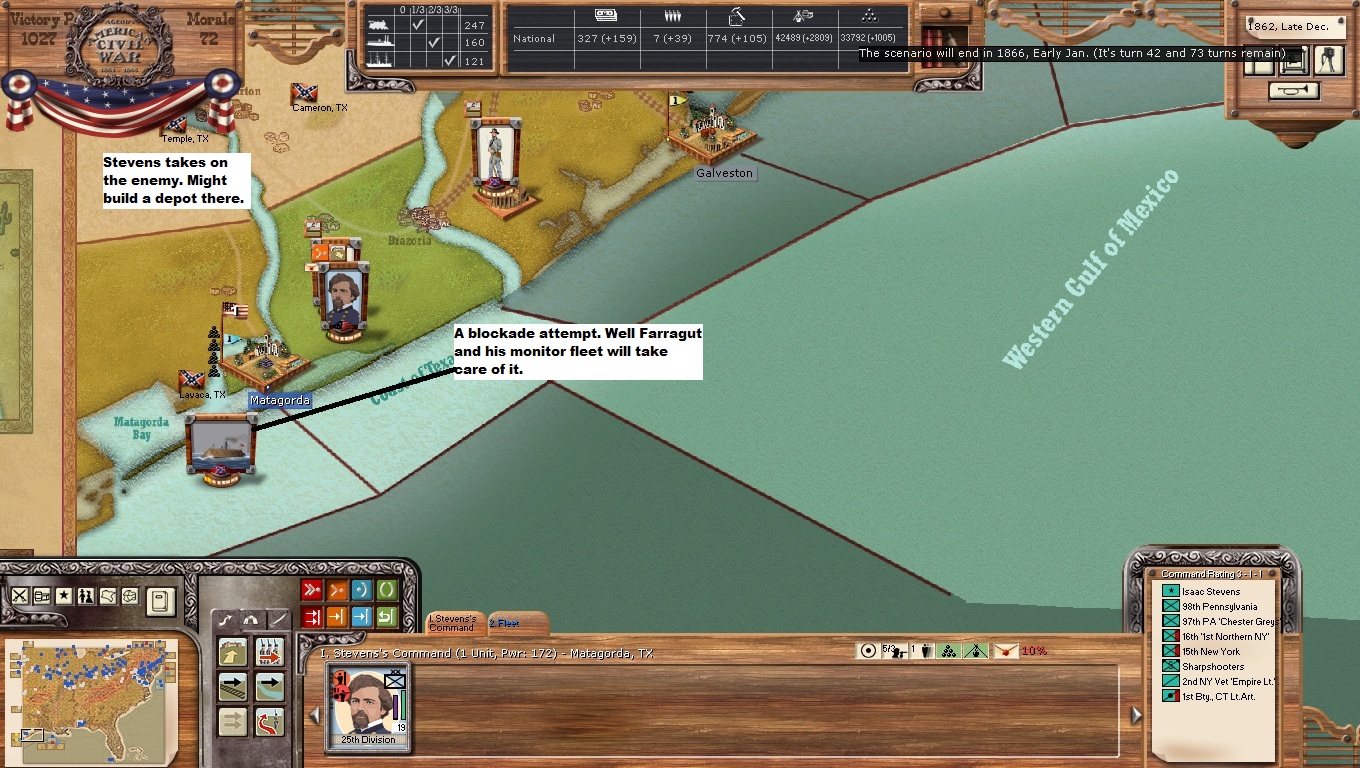
Task: Choose the red double-arrow assault posture
Action: click(x=312, y=590)
